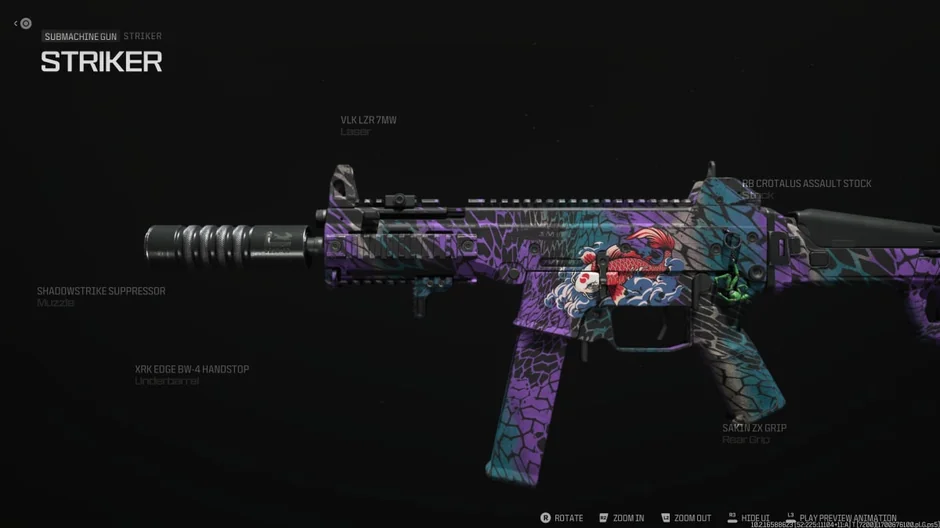Viewport: 940px width, 528px height.
Task: Choose the Shadowstrike Suppressor muzzle attachment
Action: click(101, 292)
